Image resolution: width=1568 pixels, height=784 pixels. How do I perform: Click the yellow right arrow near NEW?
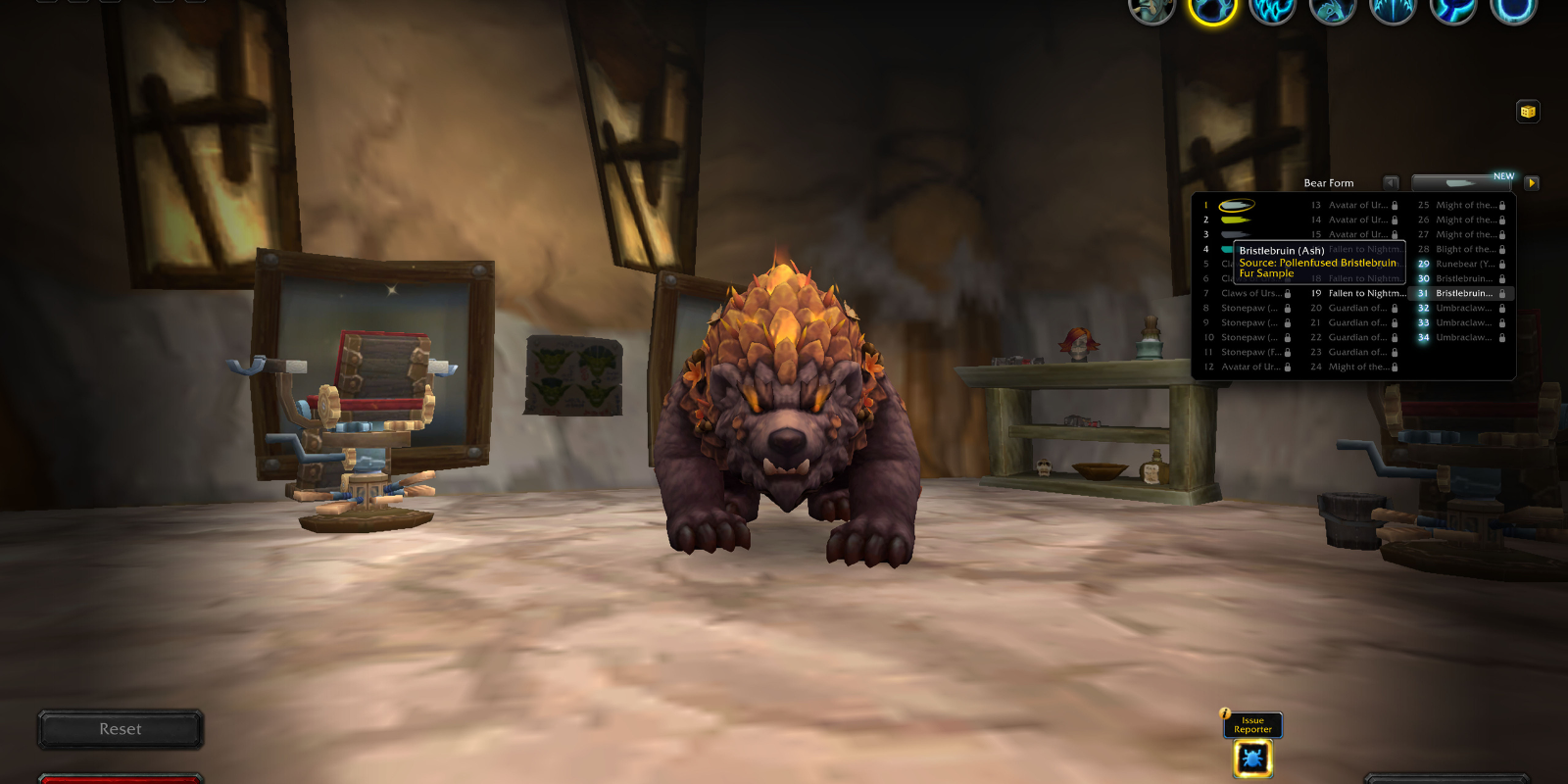[1531, 182]
